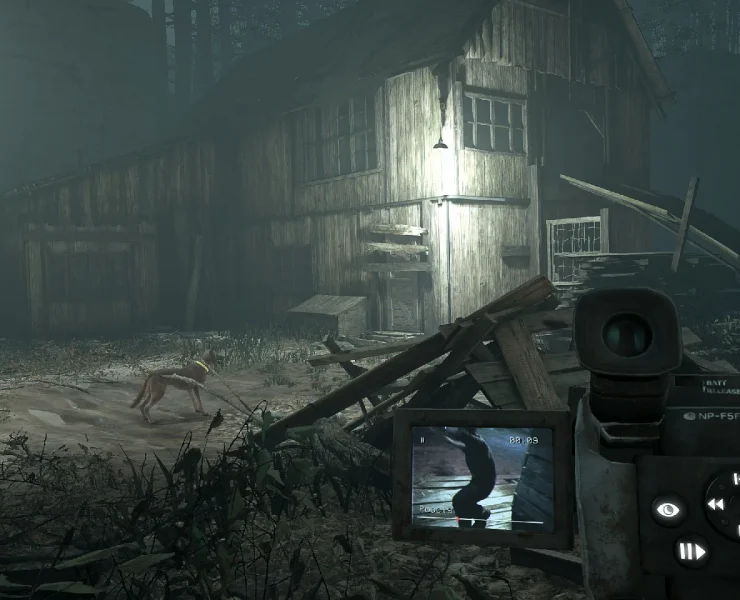Viewport: 740px width, 600px height.
Task: Toggle the camcorder's night vision eye button
Action: 669,510
